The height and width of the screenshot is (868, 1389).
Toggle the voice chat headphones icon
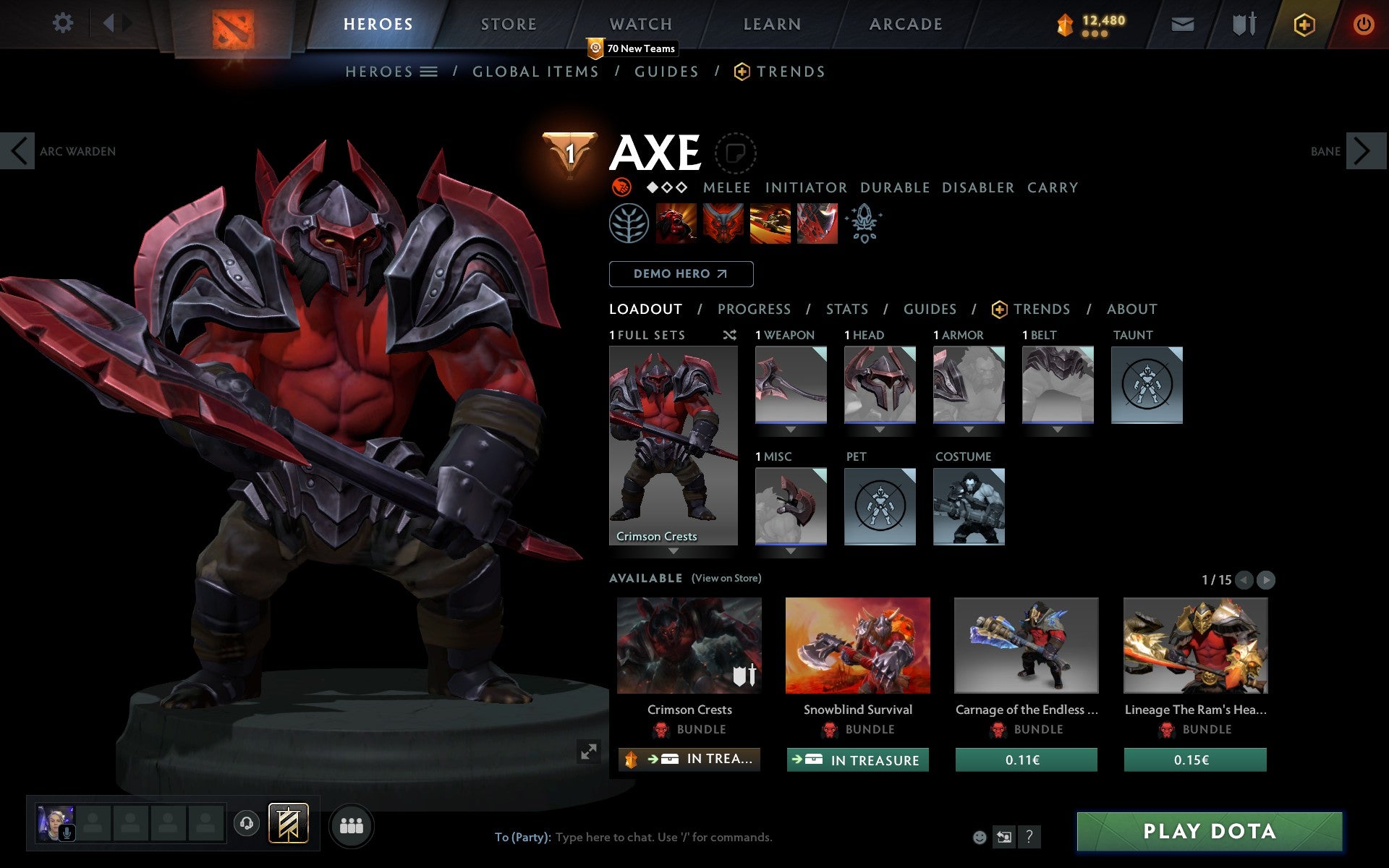point(247,822)
